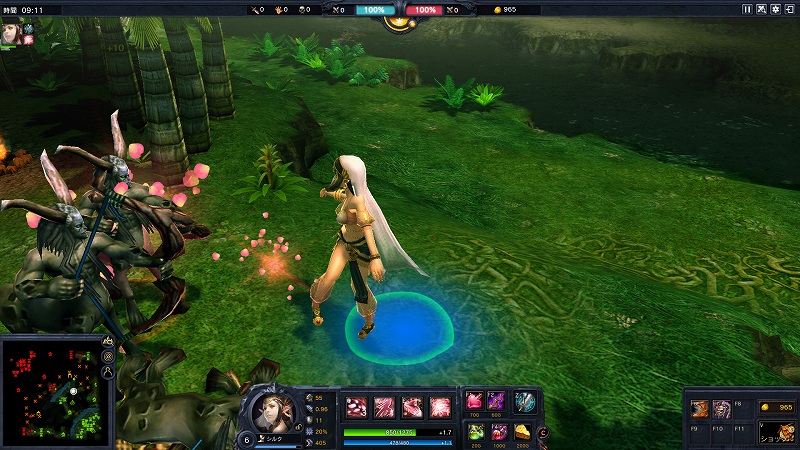Click the round refresh button beside the shop items
Viewport: 800px width, 450px height.
click(543, 432)
